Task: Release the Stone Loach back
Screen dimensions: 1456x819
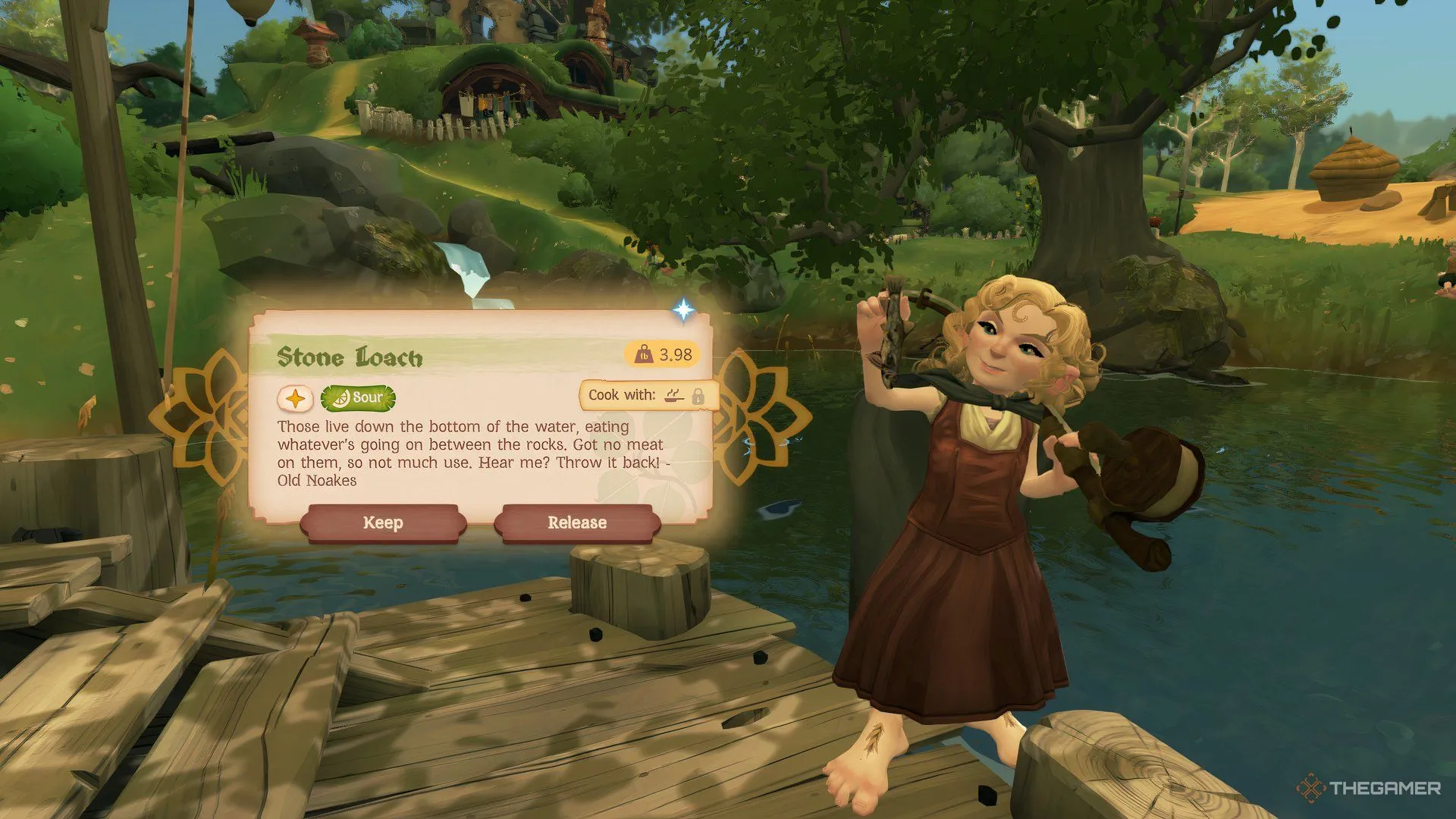Action: pyautogui.click(x=577, y=523)
